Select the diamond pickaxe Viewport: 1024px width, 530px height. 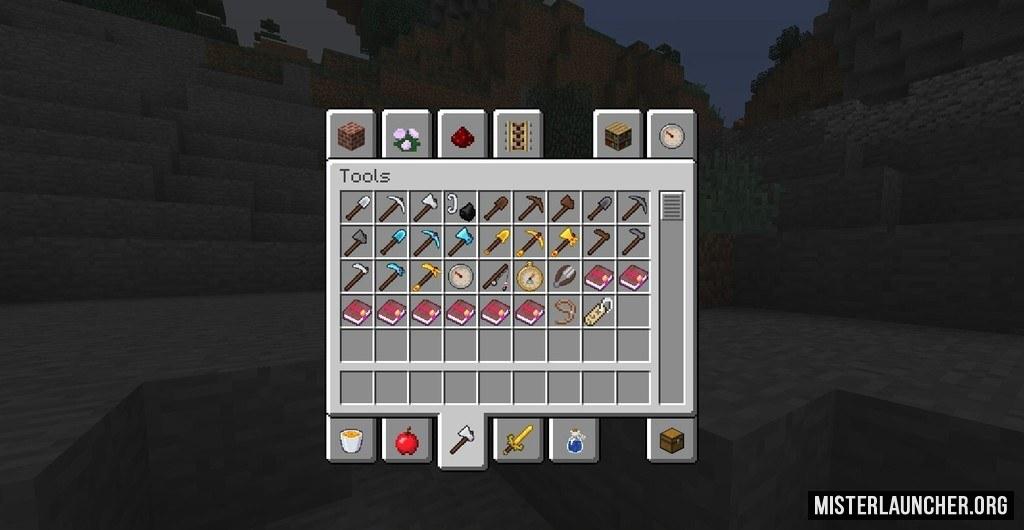pos(426,242)
